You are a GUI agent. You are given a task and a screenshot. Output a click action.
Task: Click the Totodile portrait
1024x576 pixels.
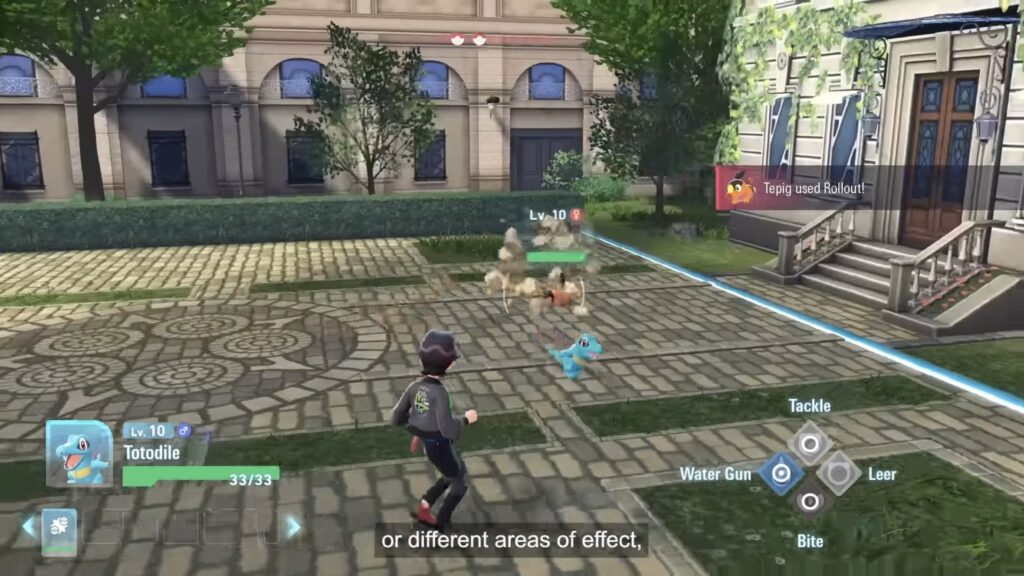[x=79, y=454]
